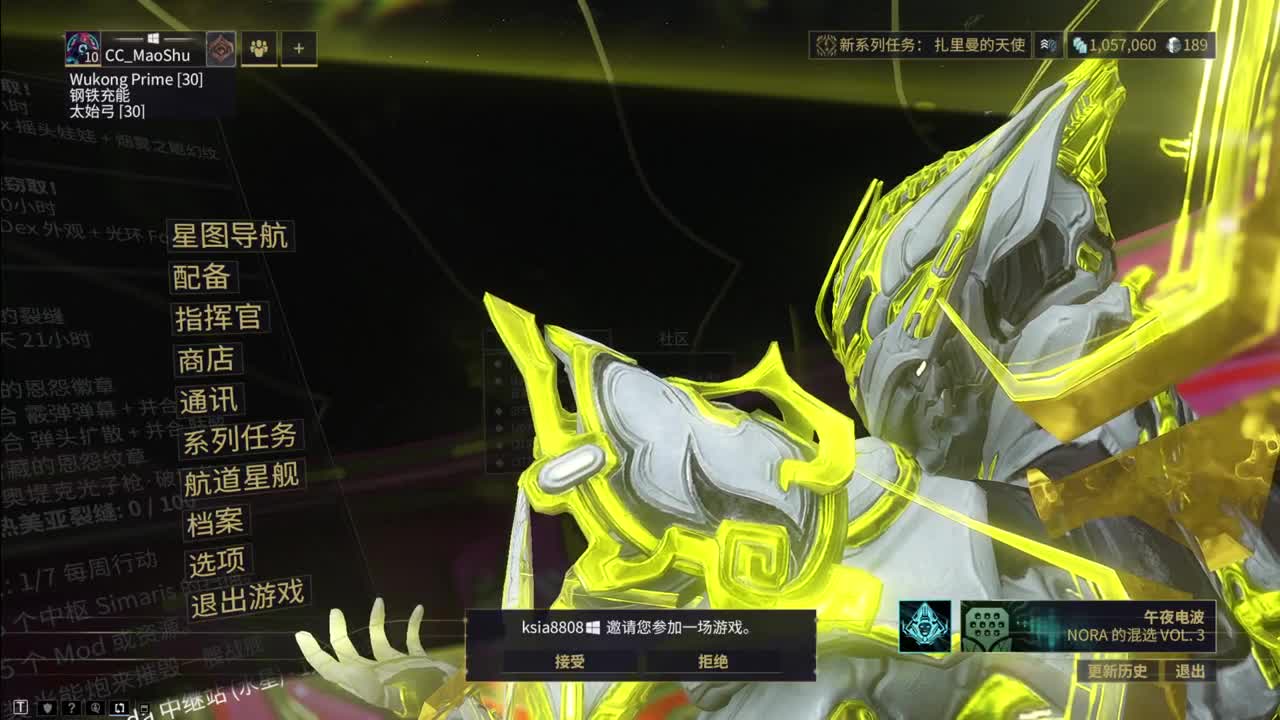
Task: Open text chat with the T icon
Action: [20, 707]
